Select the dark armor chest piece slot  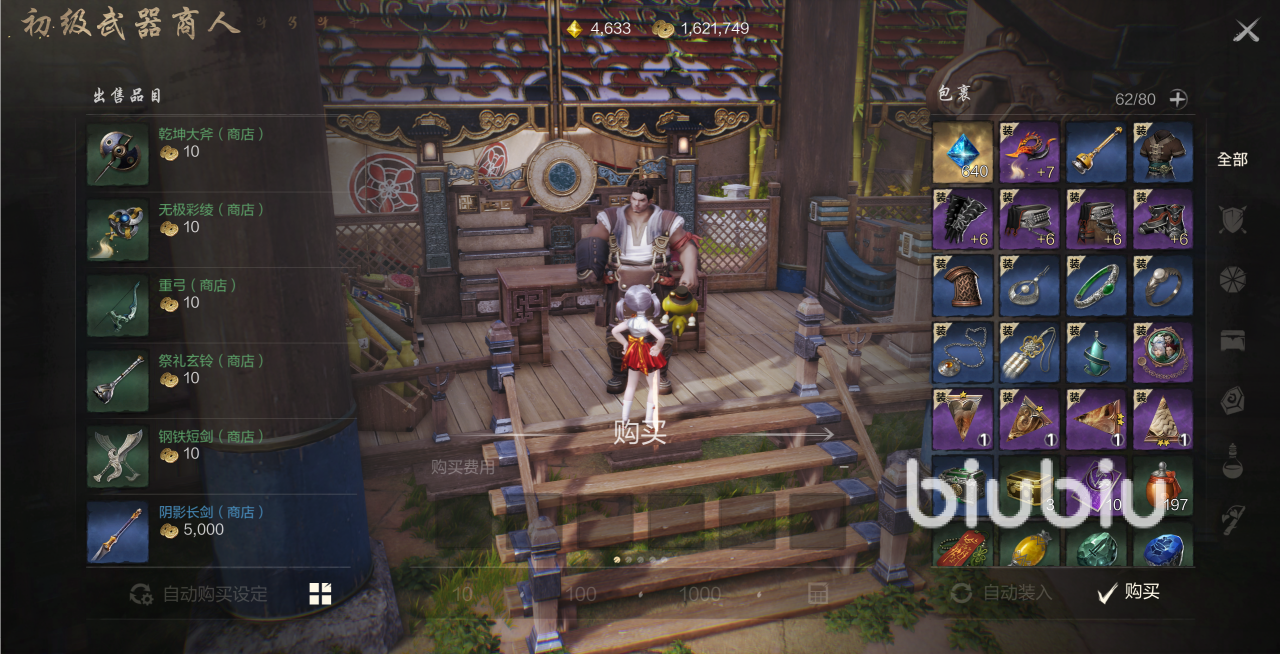pos(1163,152)
